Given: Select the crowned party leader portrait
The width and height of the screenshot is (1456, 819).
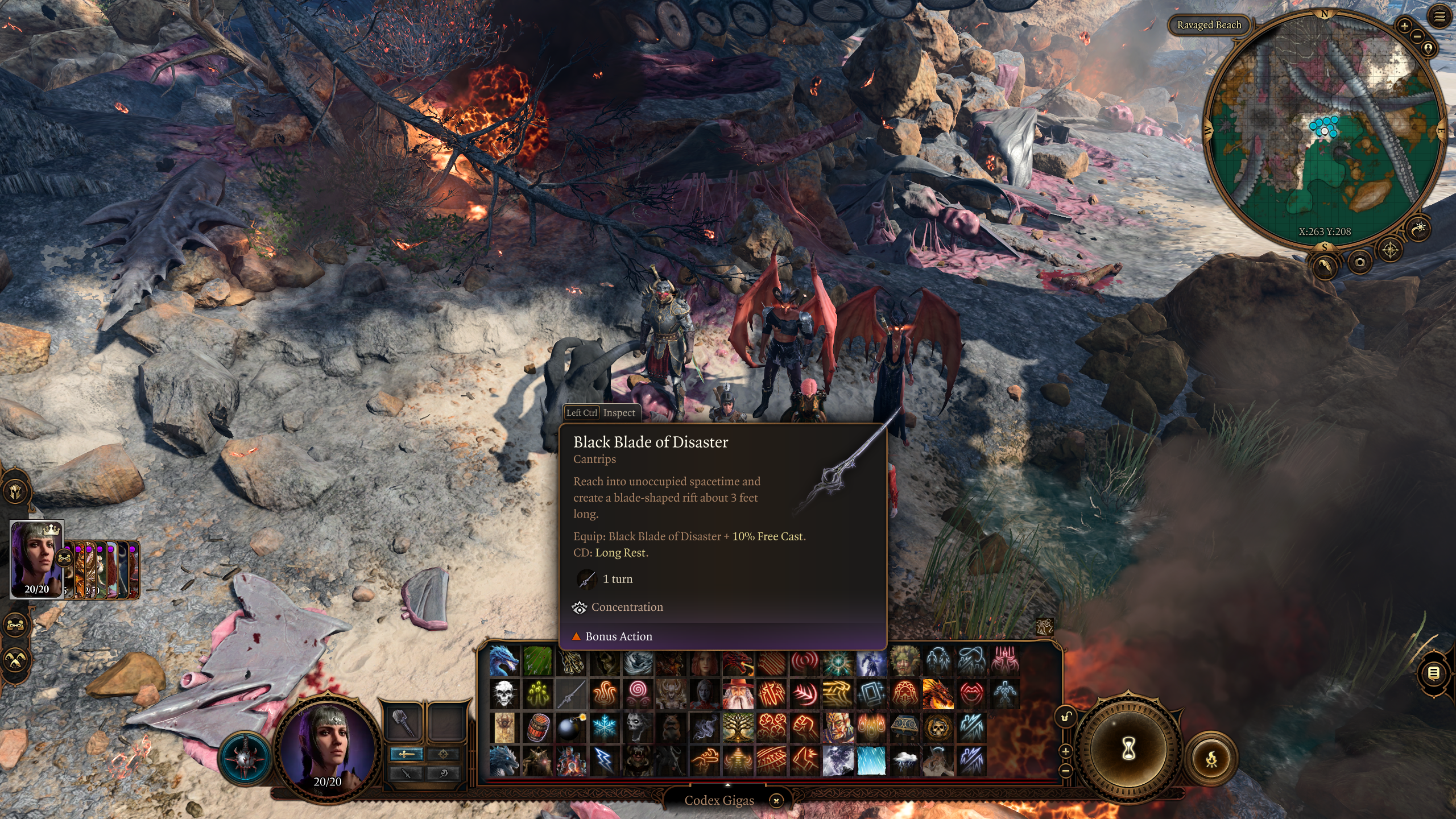Looking at the screenshot, I should click(37, 560).
